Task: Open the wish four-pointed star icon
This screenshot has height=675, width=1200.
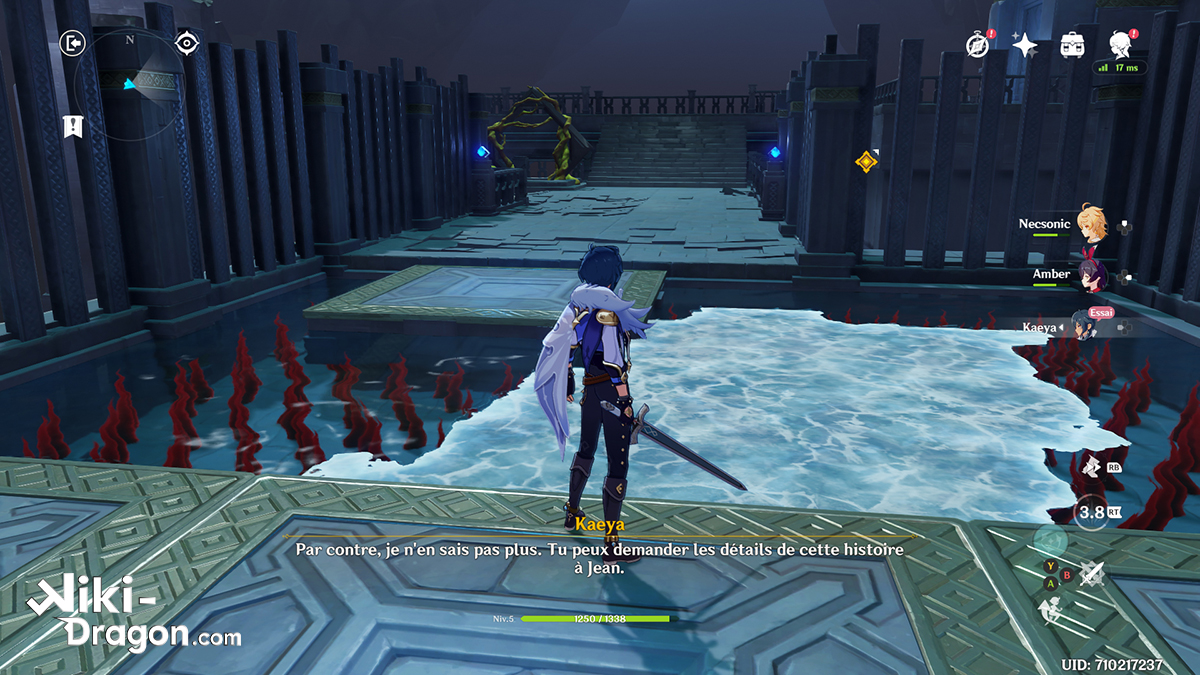Action: [x=1025, y=44]
